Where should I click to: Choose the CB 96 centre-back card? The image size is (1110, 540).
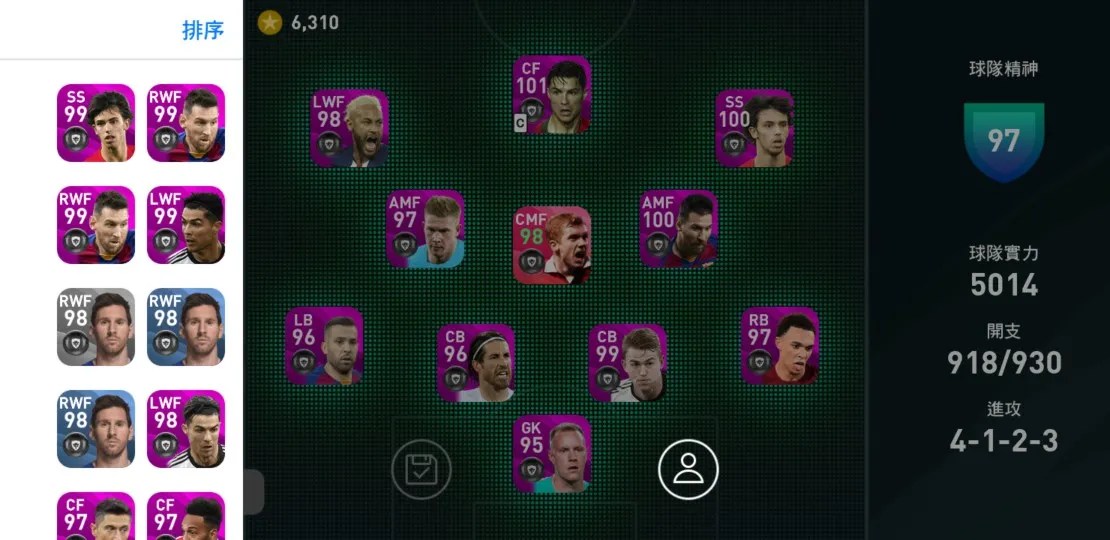pos(476,362)
